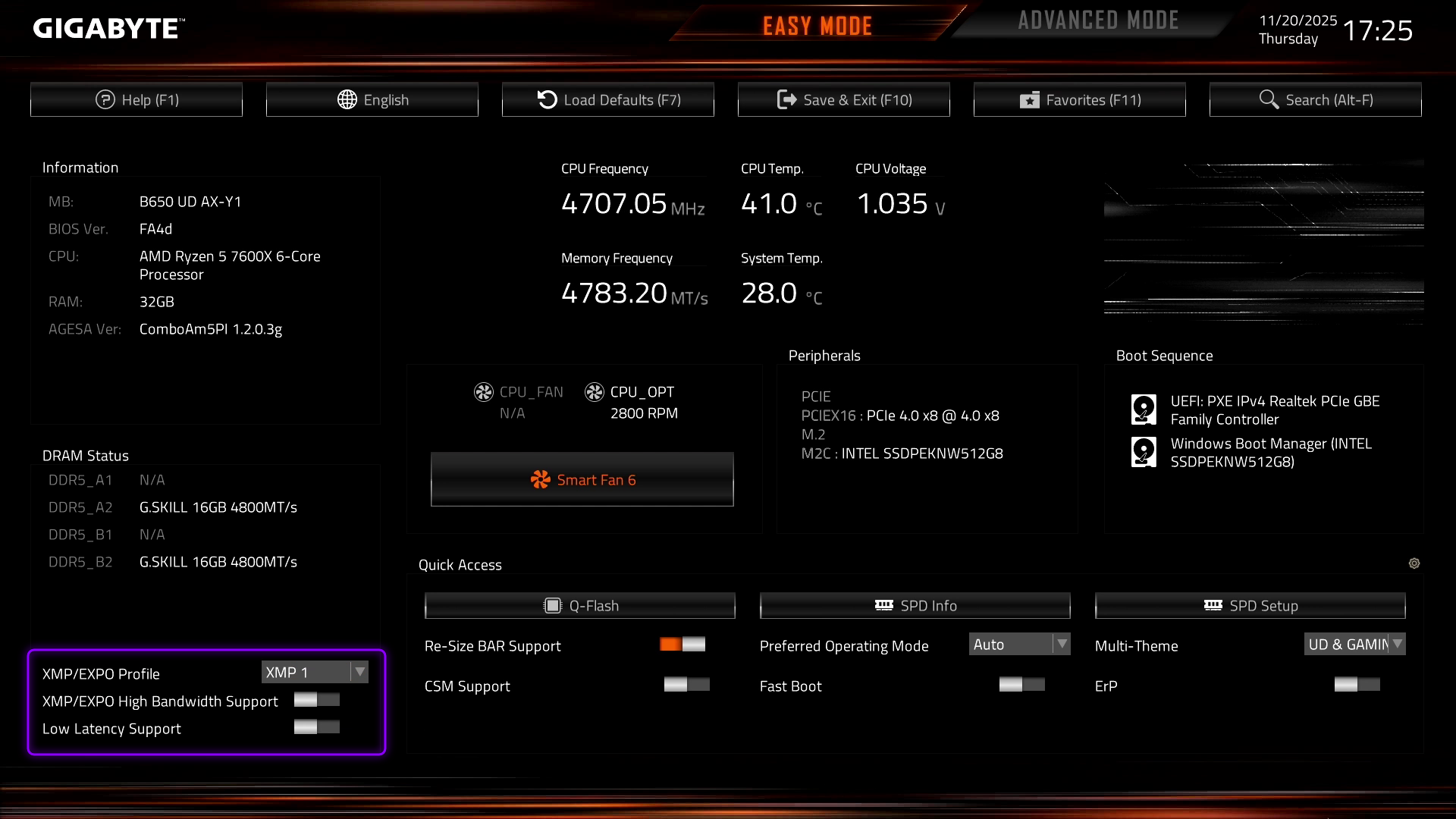This screenshot has height=819, width=1456.
Task: Click Load Defaults (F7)
Action: (608, 99)
